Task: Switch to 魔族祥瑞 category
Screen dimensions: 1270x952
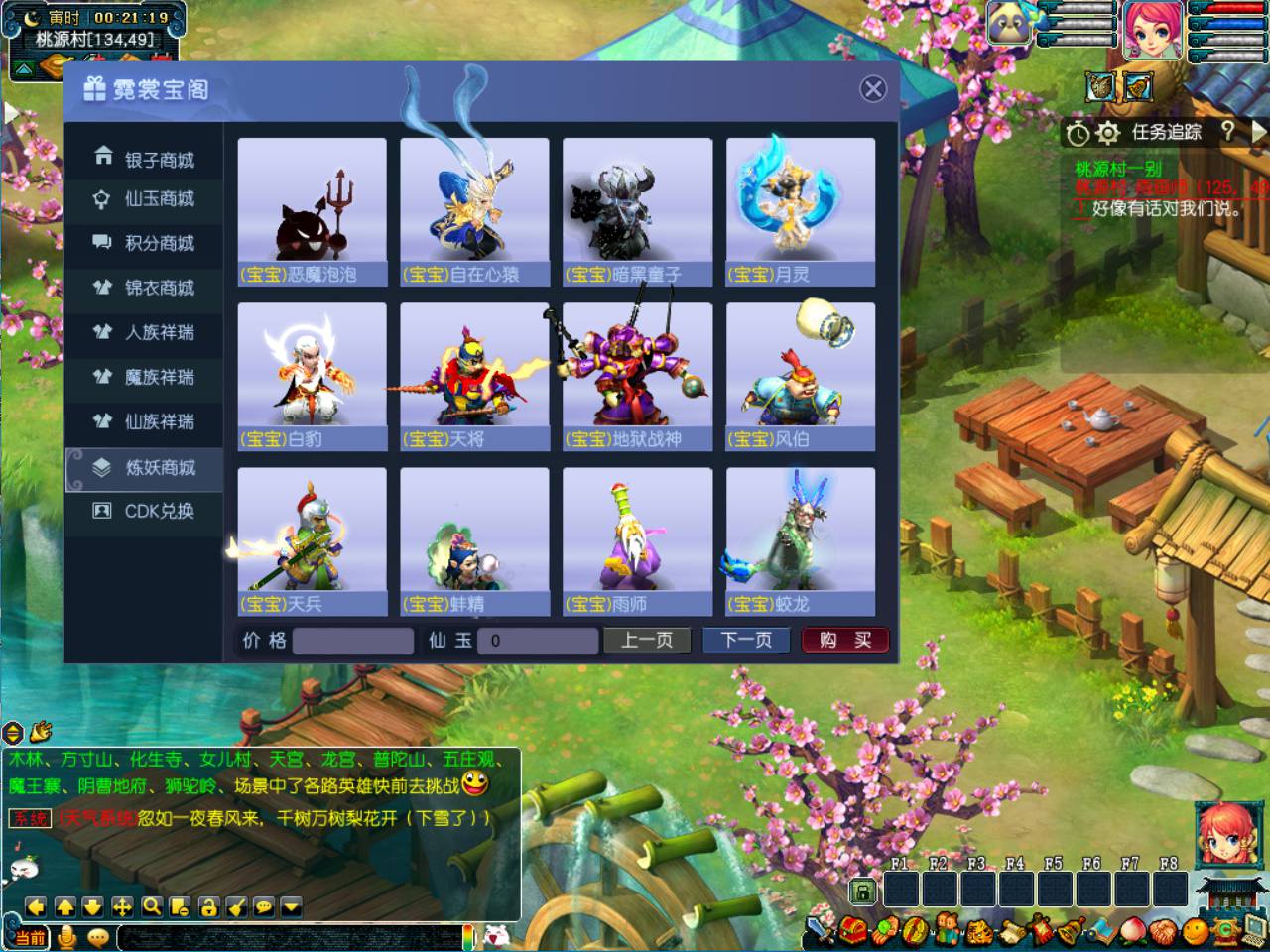Action: coord(145,377)
